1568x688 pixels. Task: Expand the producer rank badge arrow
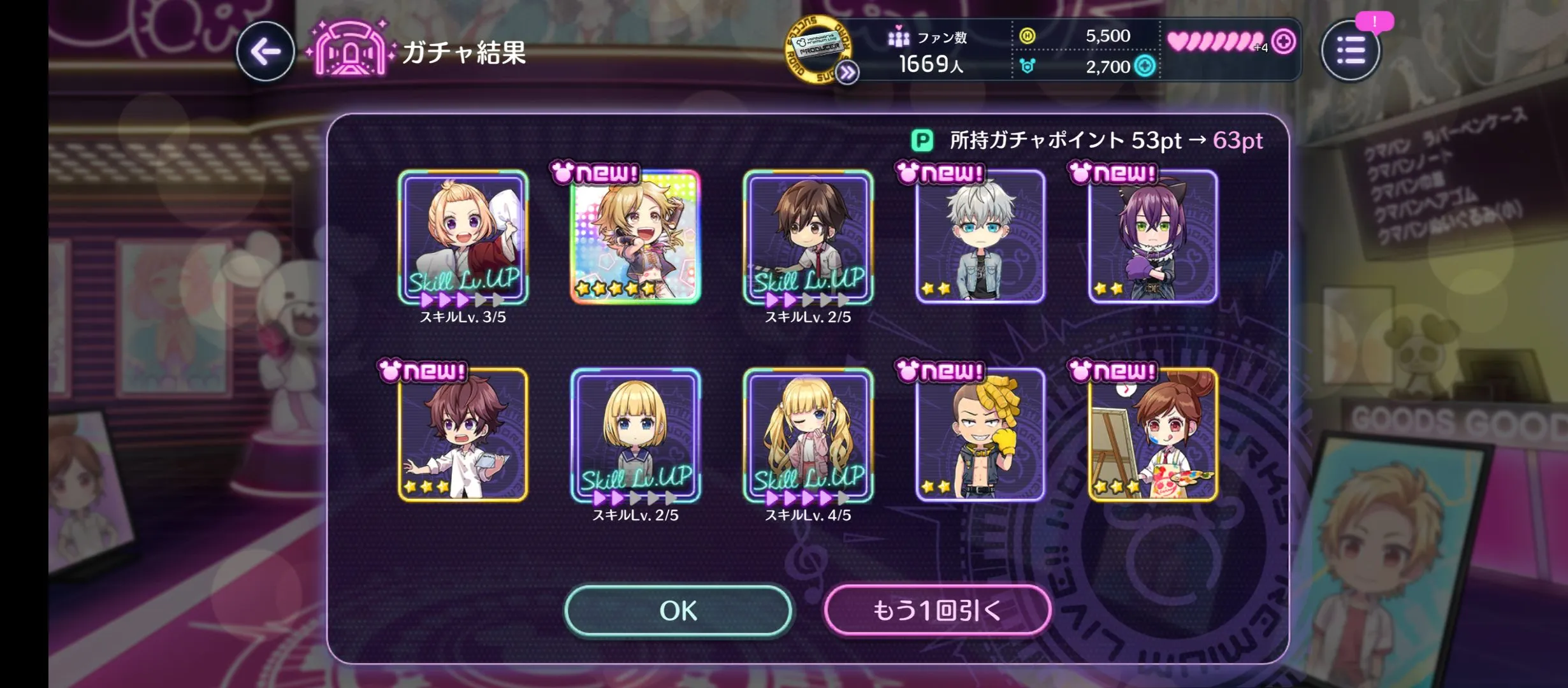pos(847,73)
